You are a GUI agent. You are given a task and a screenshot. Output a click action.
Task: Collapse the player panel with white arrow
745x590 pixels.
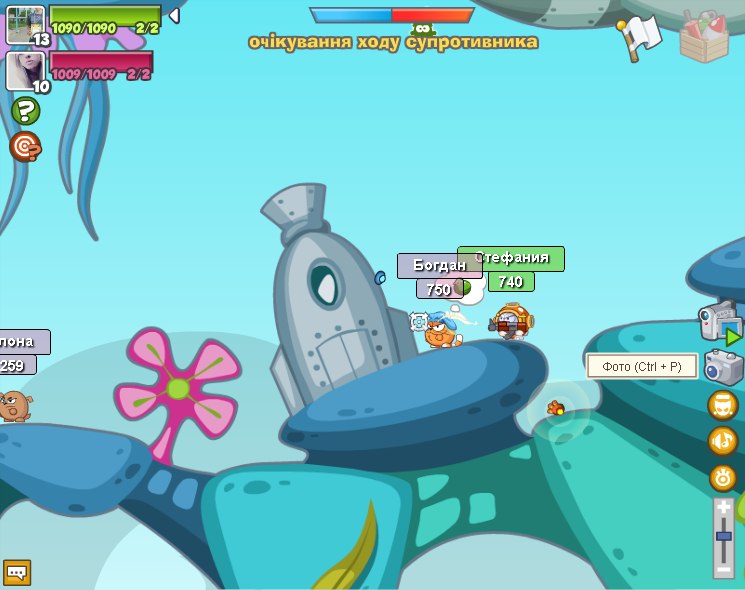coord(174,16)
